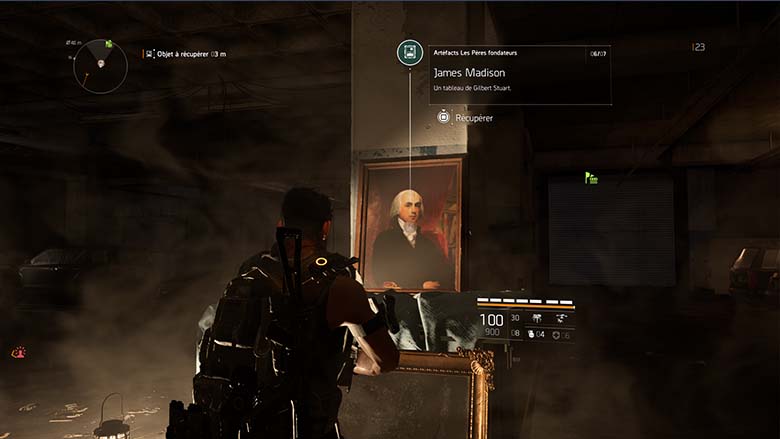Open the circular minimap
This screenshot has width=780, height=439.
tap(100, 66)
